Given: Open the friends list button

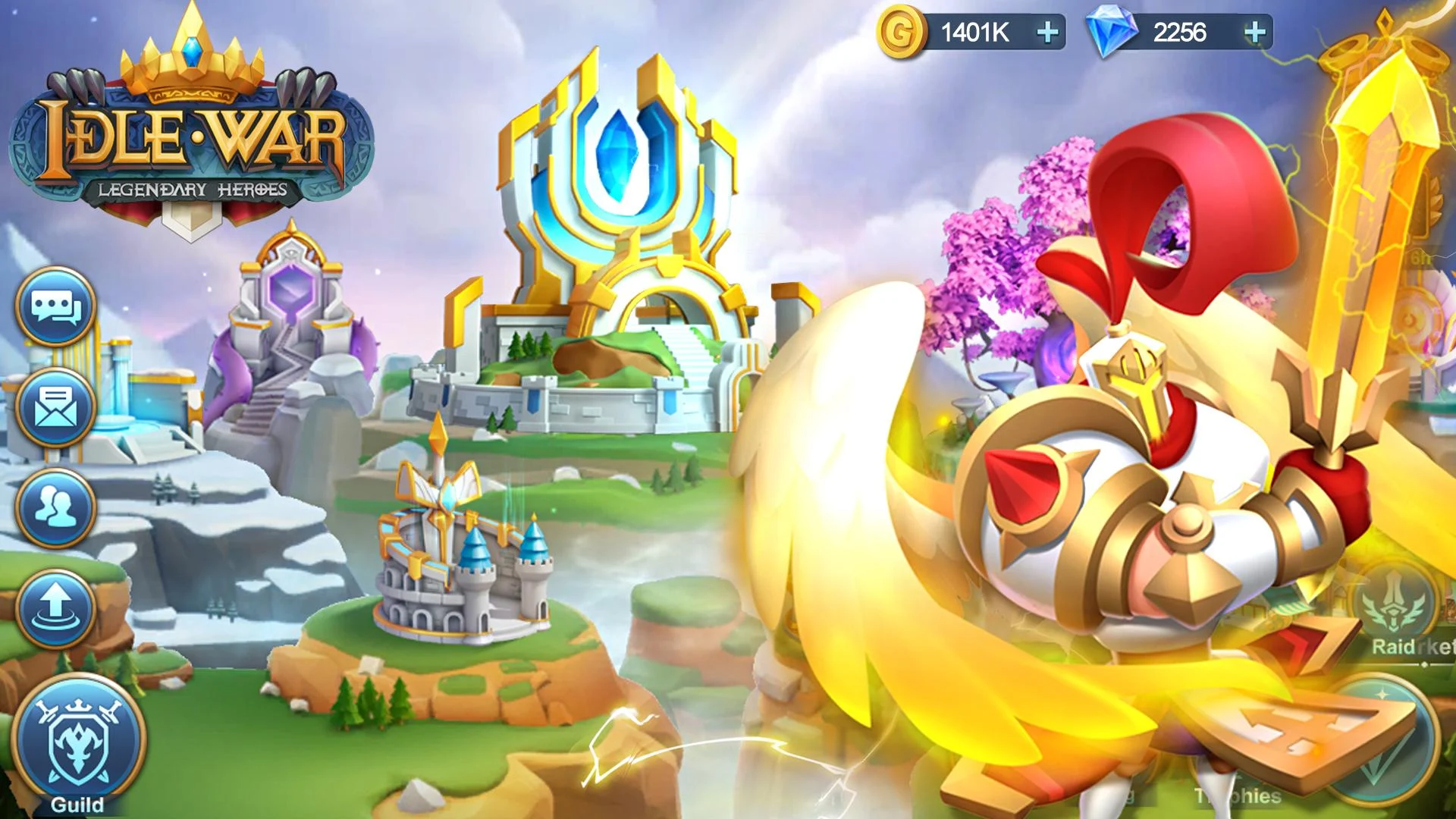Looking at the screenshot, I should 56,508.
